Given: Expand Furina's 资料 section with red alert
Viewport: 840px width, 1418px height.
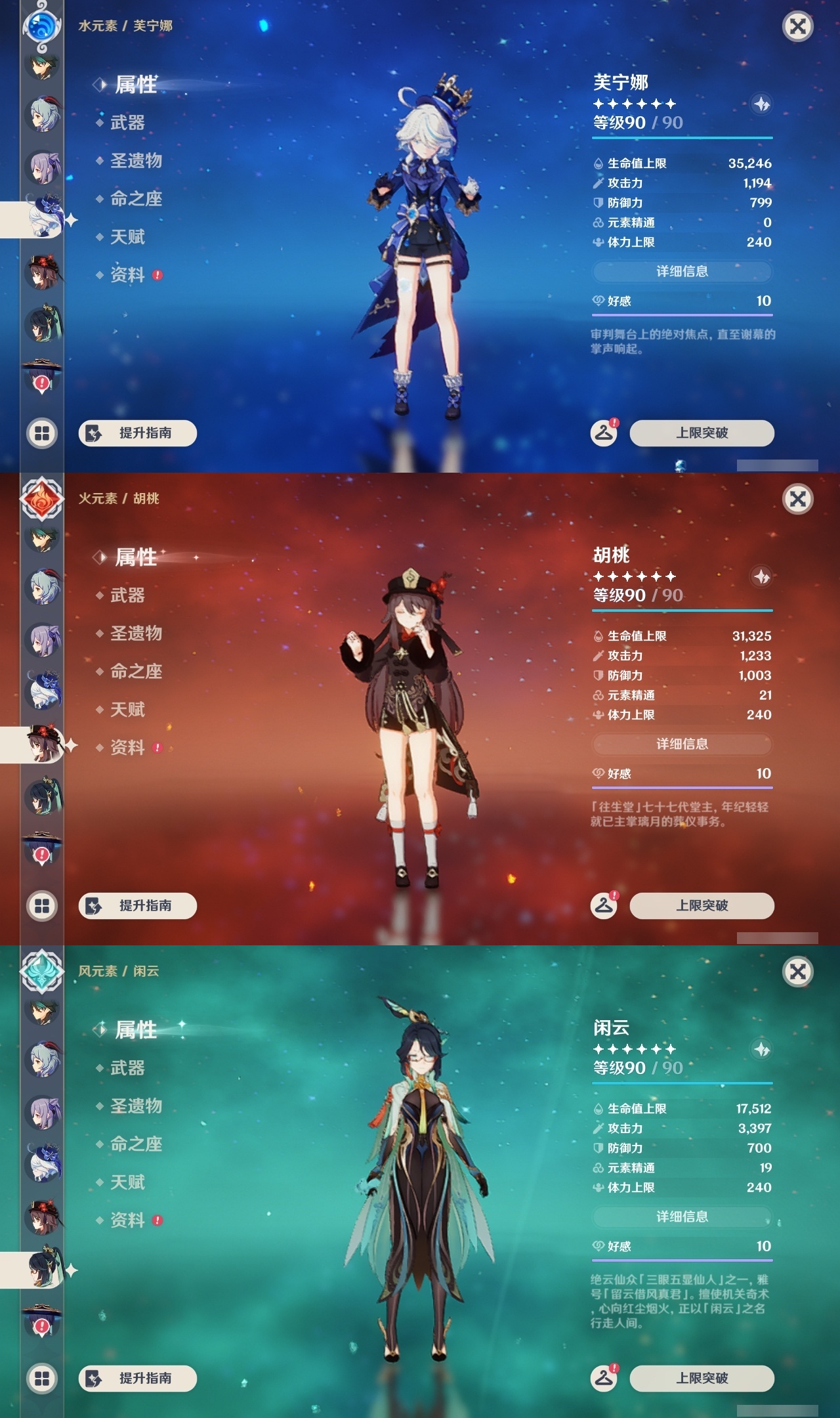Looking at the screenshot, I should coord(129,276).
